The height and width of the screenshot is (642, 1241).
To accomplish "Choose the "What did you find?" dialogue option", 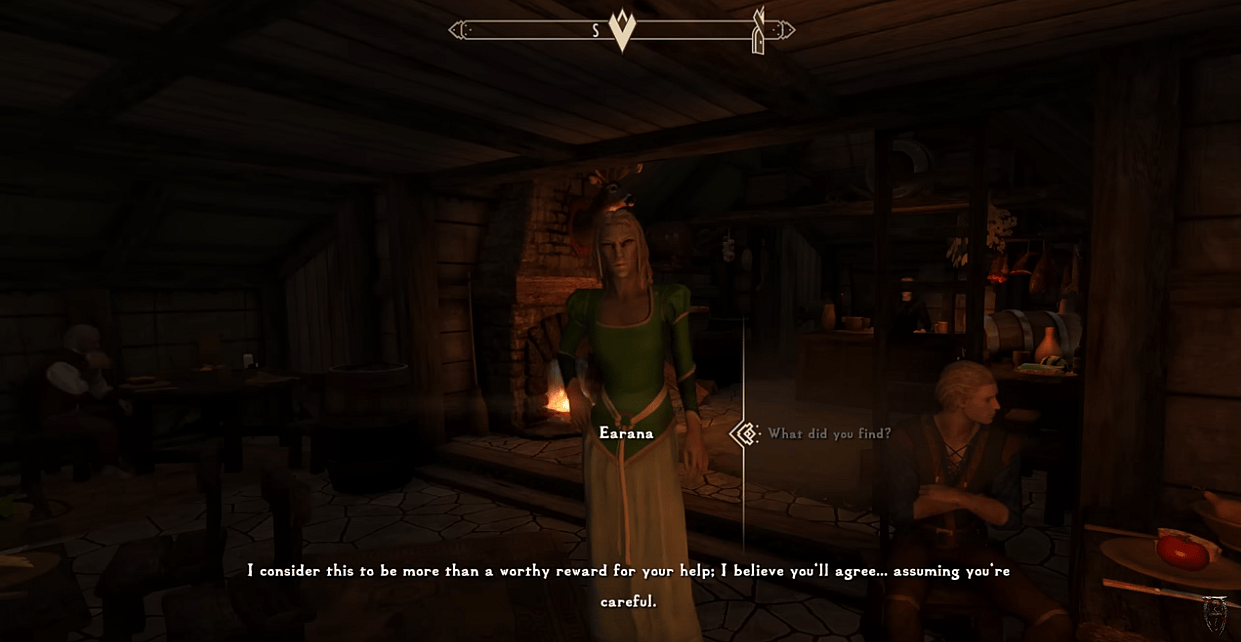I will point(829,434).
